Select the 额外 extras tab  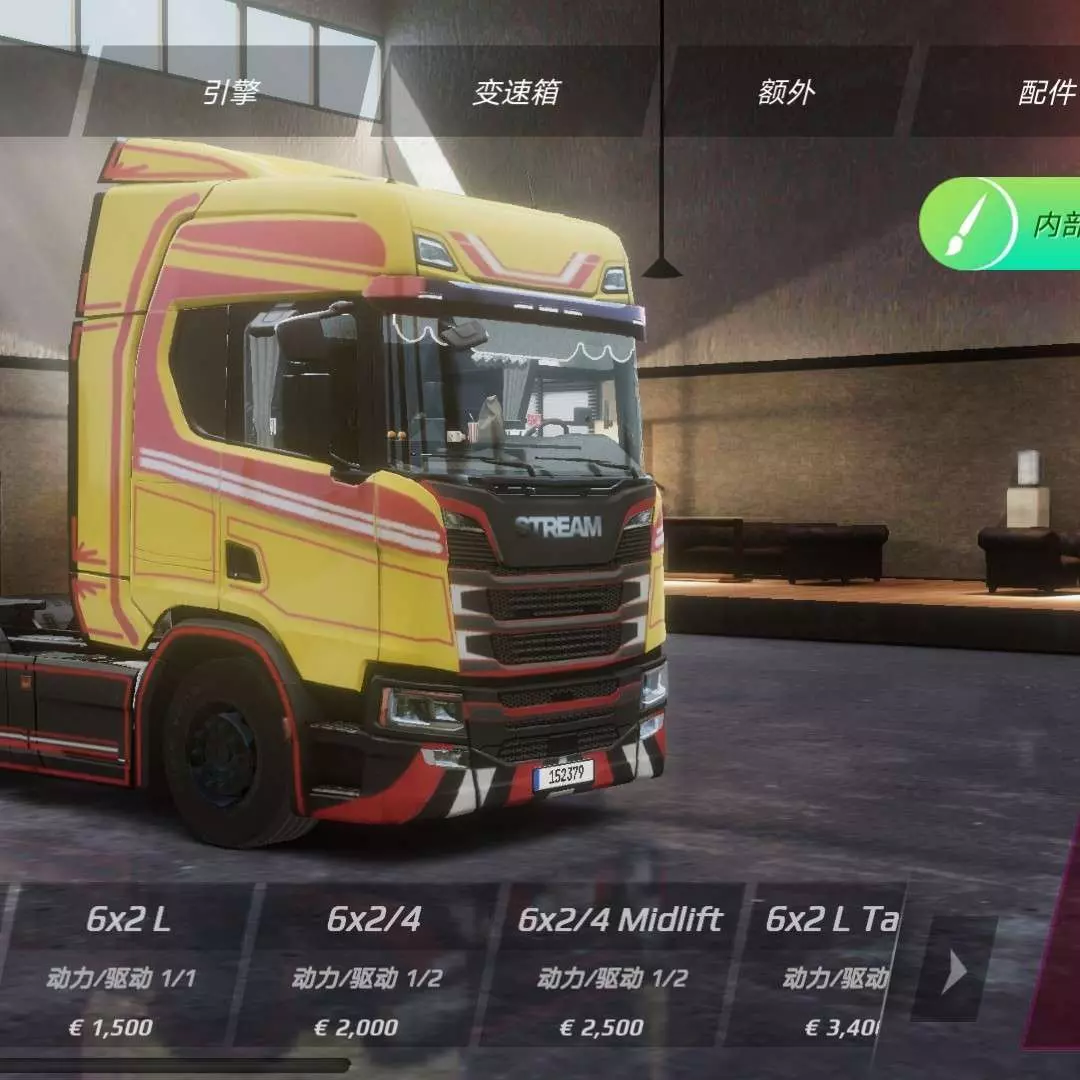coord(787,93)
